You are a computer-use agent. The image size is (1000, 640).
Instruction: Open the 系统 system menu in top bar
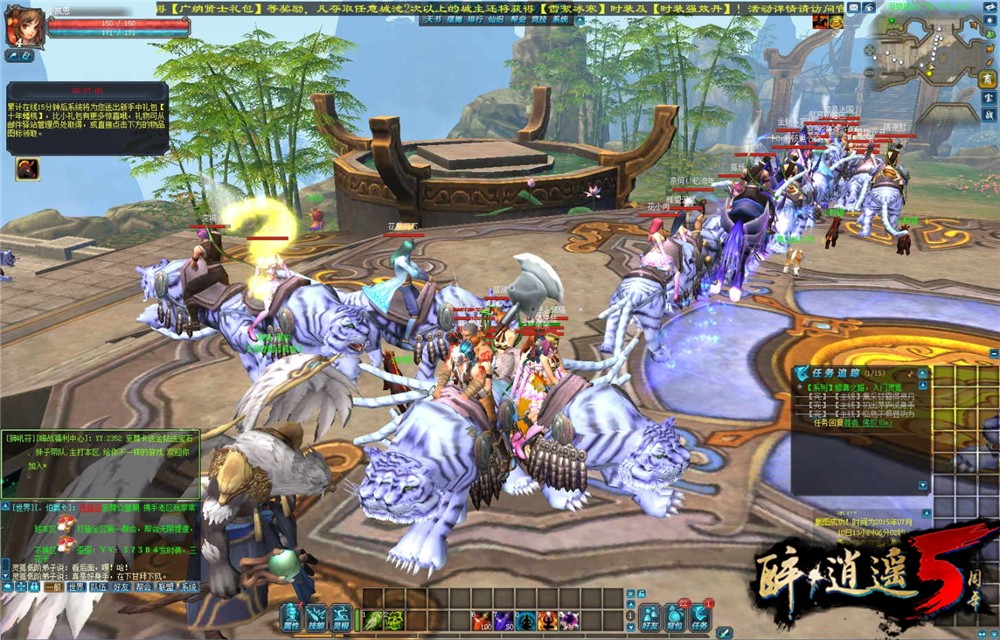tap(561, 19)
